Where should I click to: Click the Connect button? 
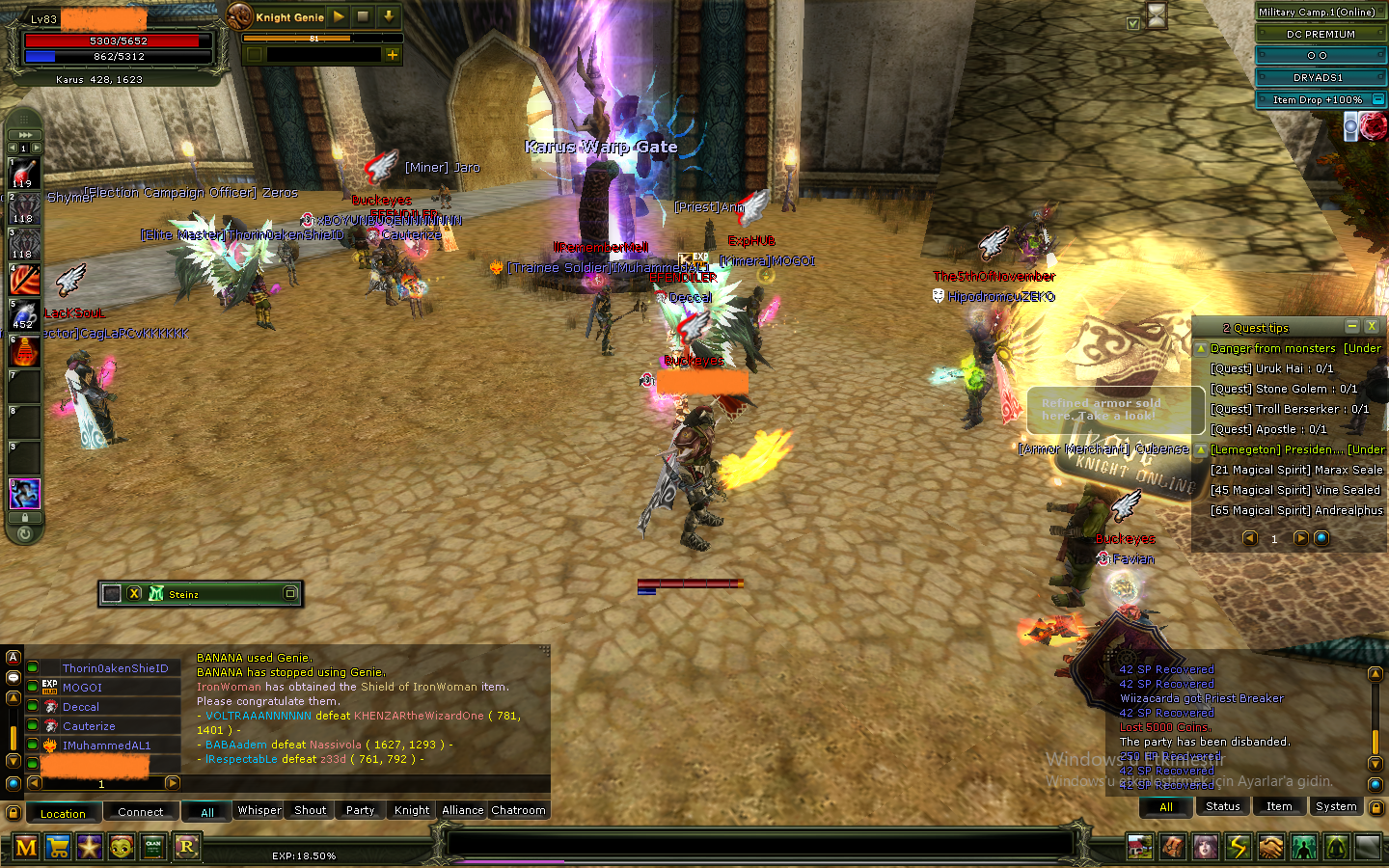pos(141,812)
